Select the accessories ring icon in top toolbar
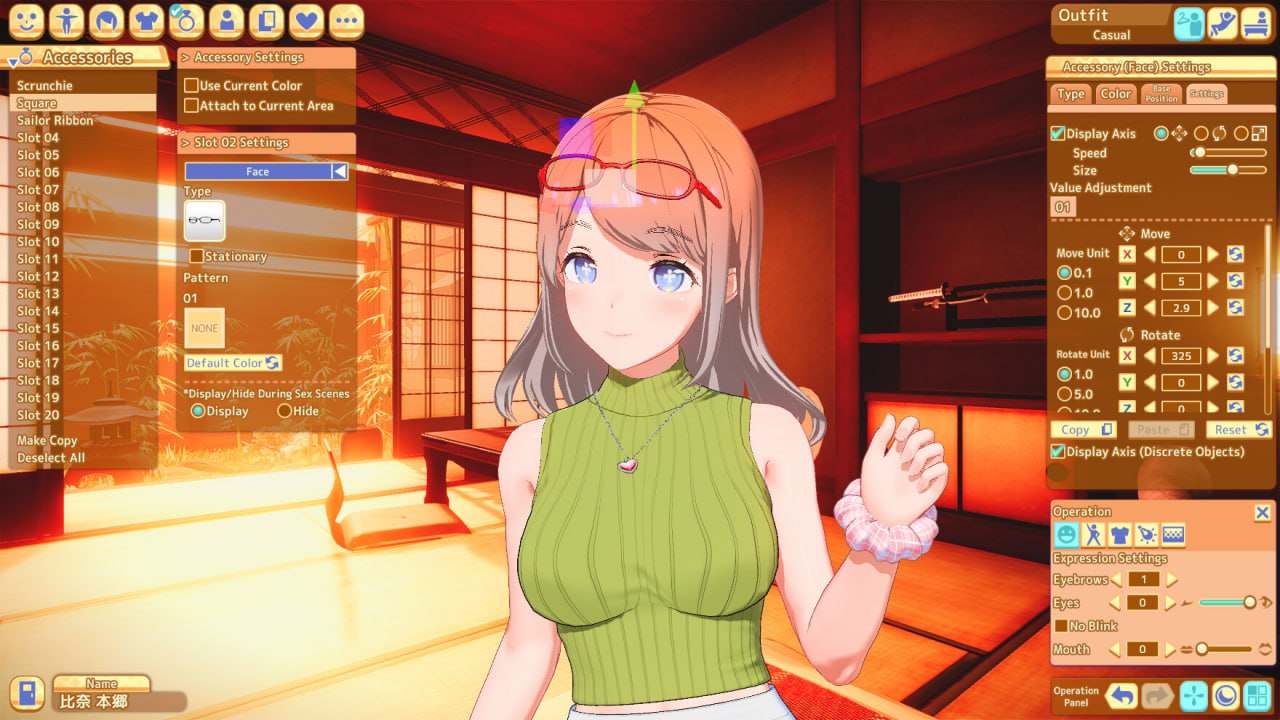Viewport: 1280px width, 720px height. (187, 20)
